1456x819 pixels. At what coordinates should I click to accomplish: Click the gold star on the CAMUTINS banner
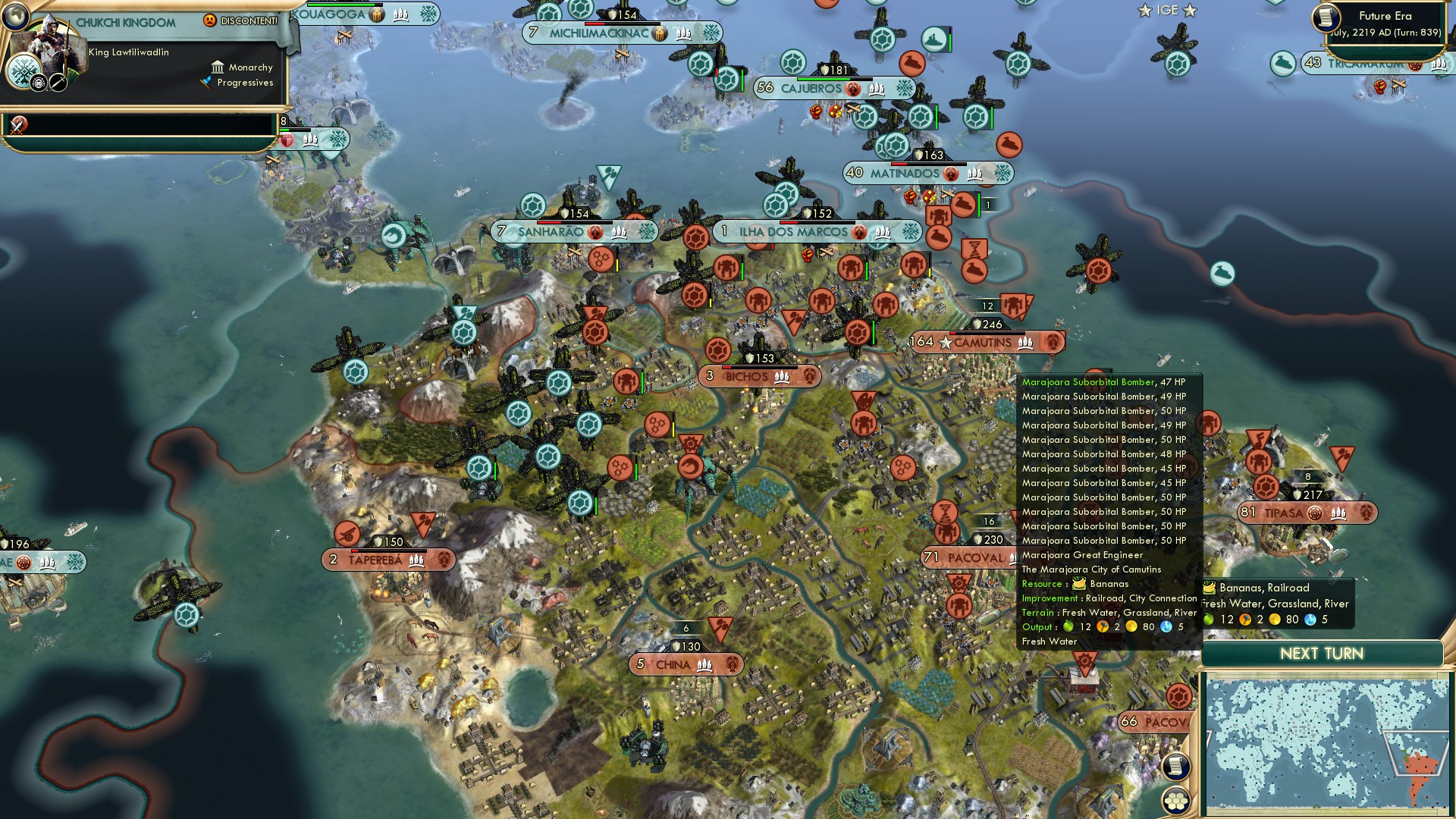point(945,342)
